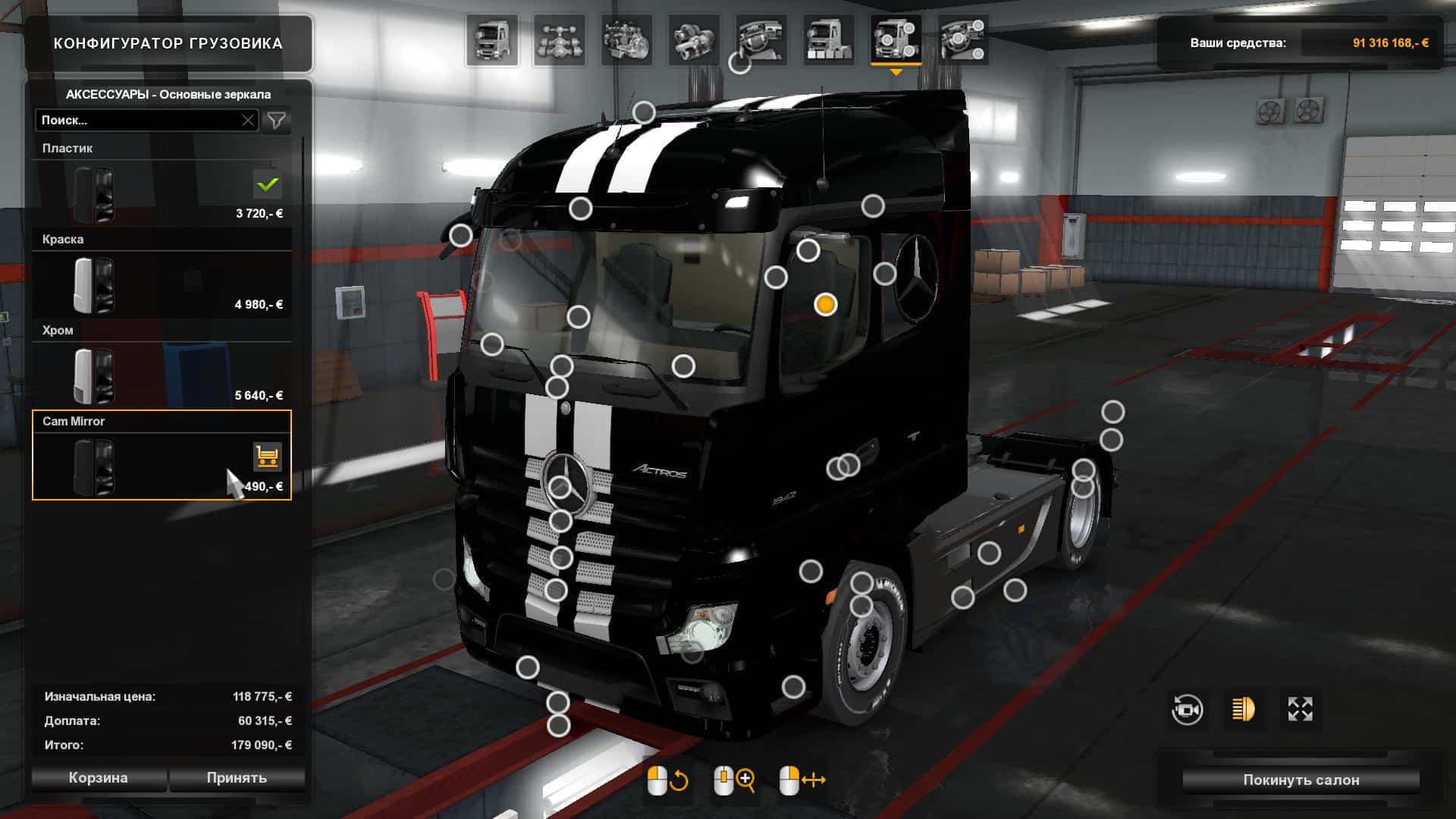Select the Пластик mirror option
The width and height of the screenshot is (1456, 819).
(162, 193)
